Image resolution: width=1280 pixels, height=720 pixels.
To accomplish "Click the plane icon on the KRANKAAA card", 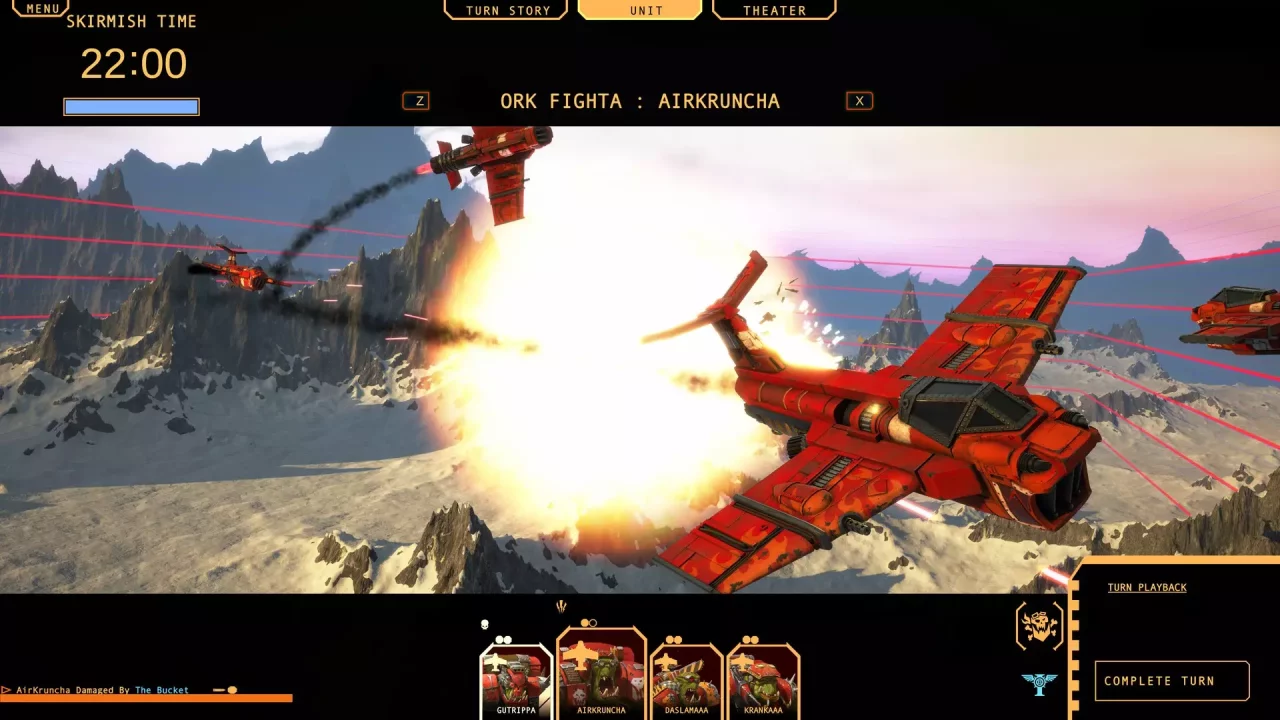I will coord(741,660).
